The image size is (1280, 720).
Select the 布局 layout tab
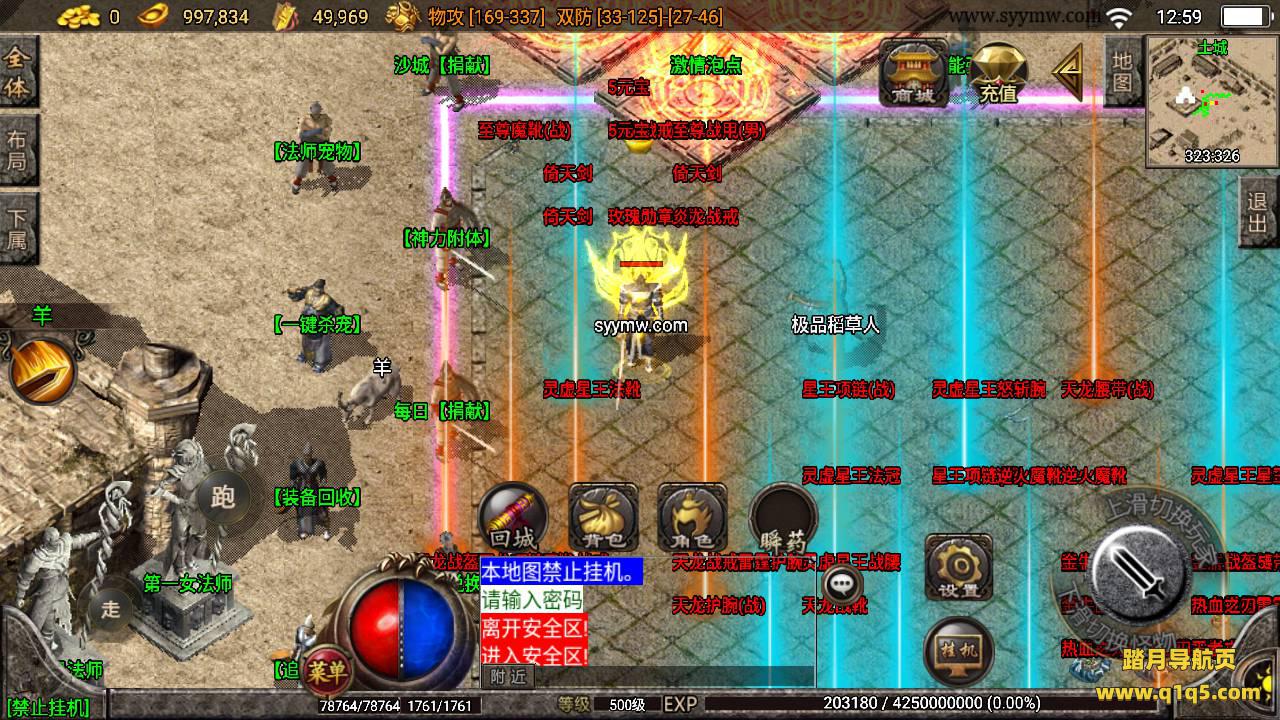pyautogui.click(x=18, y=149)
